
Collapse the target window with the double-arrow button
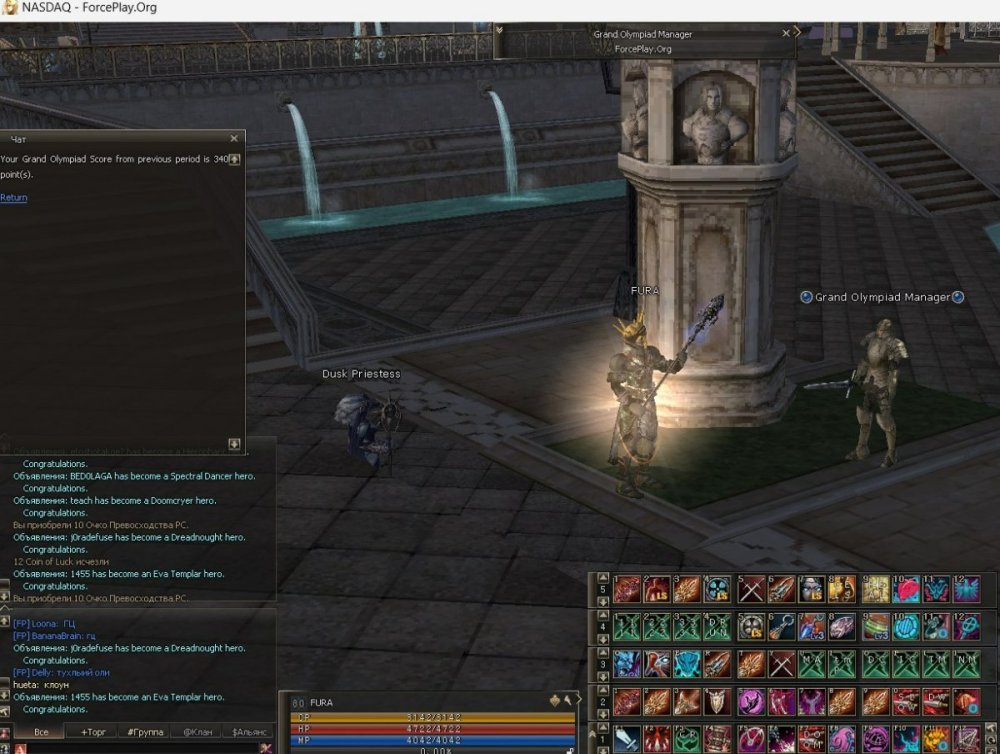click(499, 30)
